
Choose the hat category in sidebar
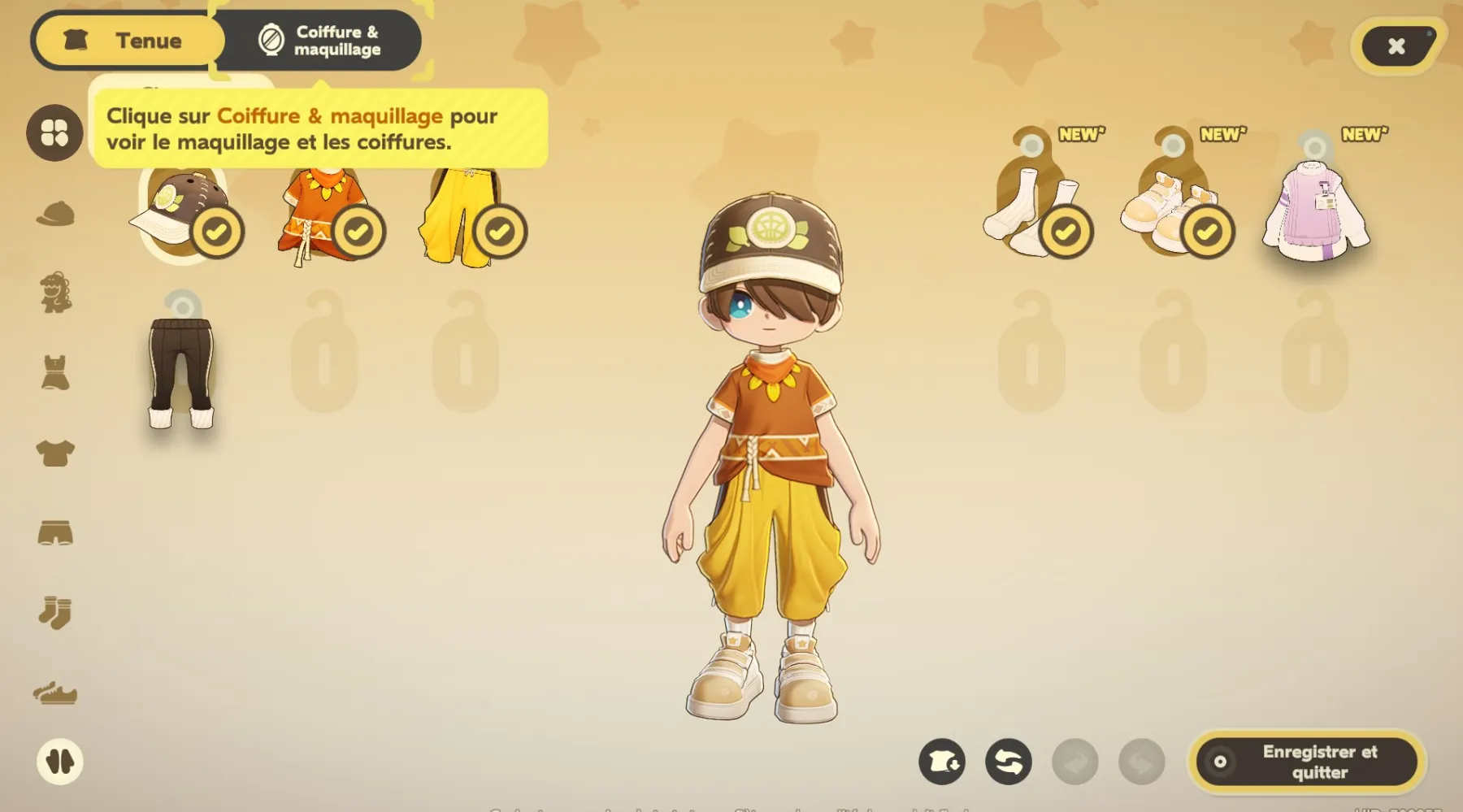pos(55,214)
